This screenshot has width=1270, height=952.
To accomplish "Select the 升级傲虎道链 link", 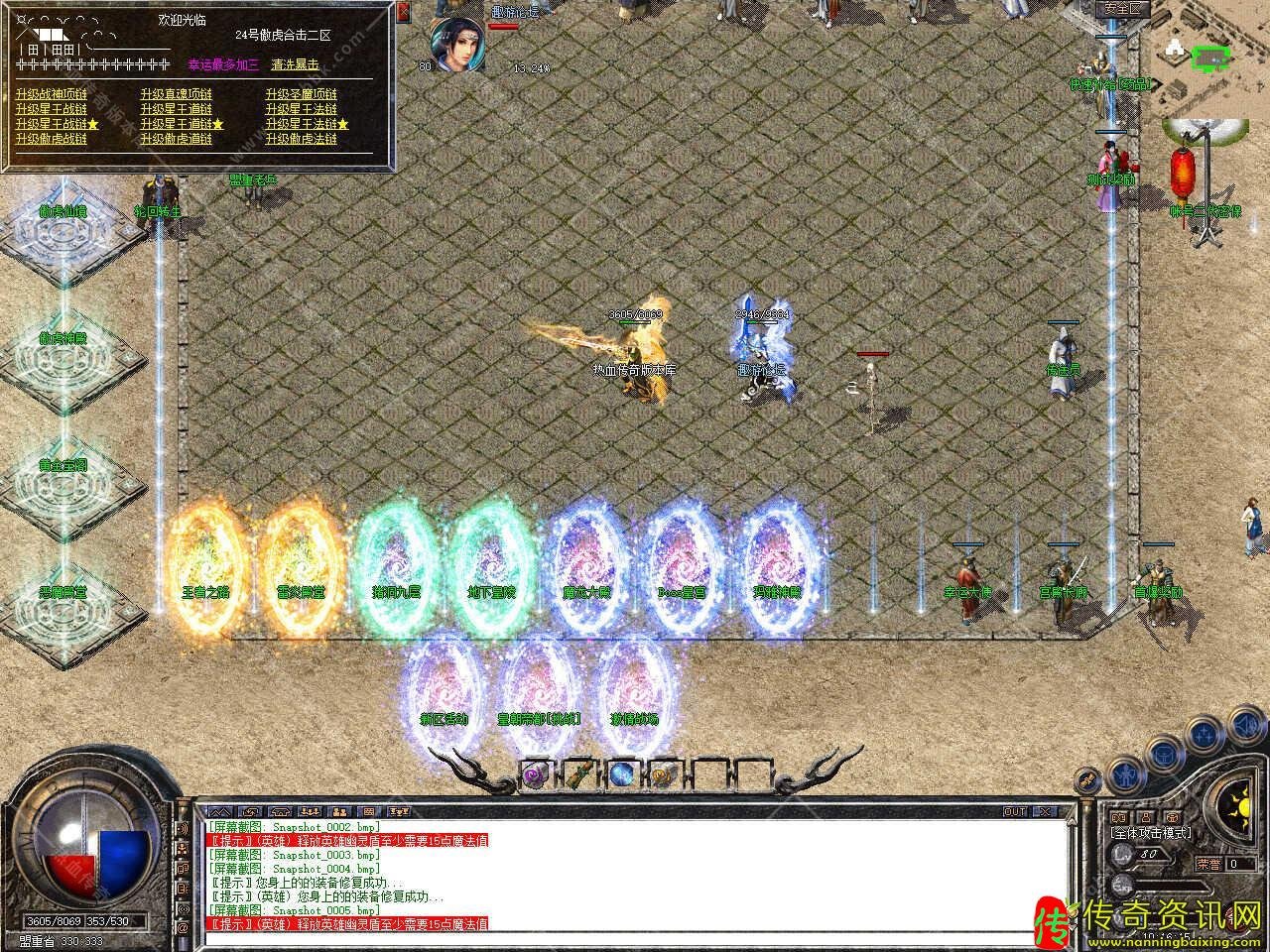I will point(177,139).
